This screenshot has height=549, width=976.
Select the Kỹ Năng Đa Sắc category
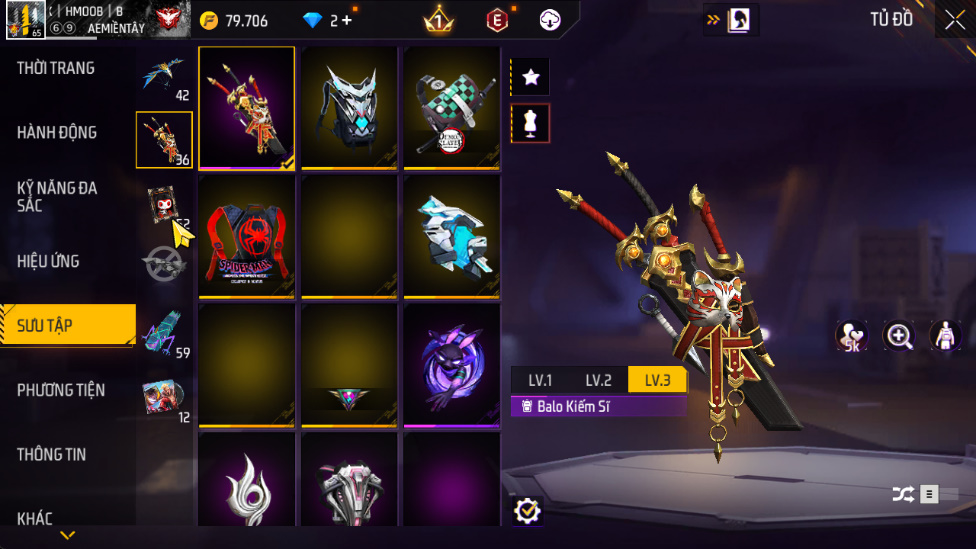[57, 196]
